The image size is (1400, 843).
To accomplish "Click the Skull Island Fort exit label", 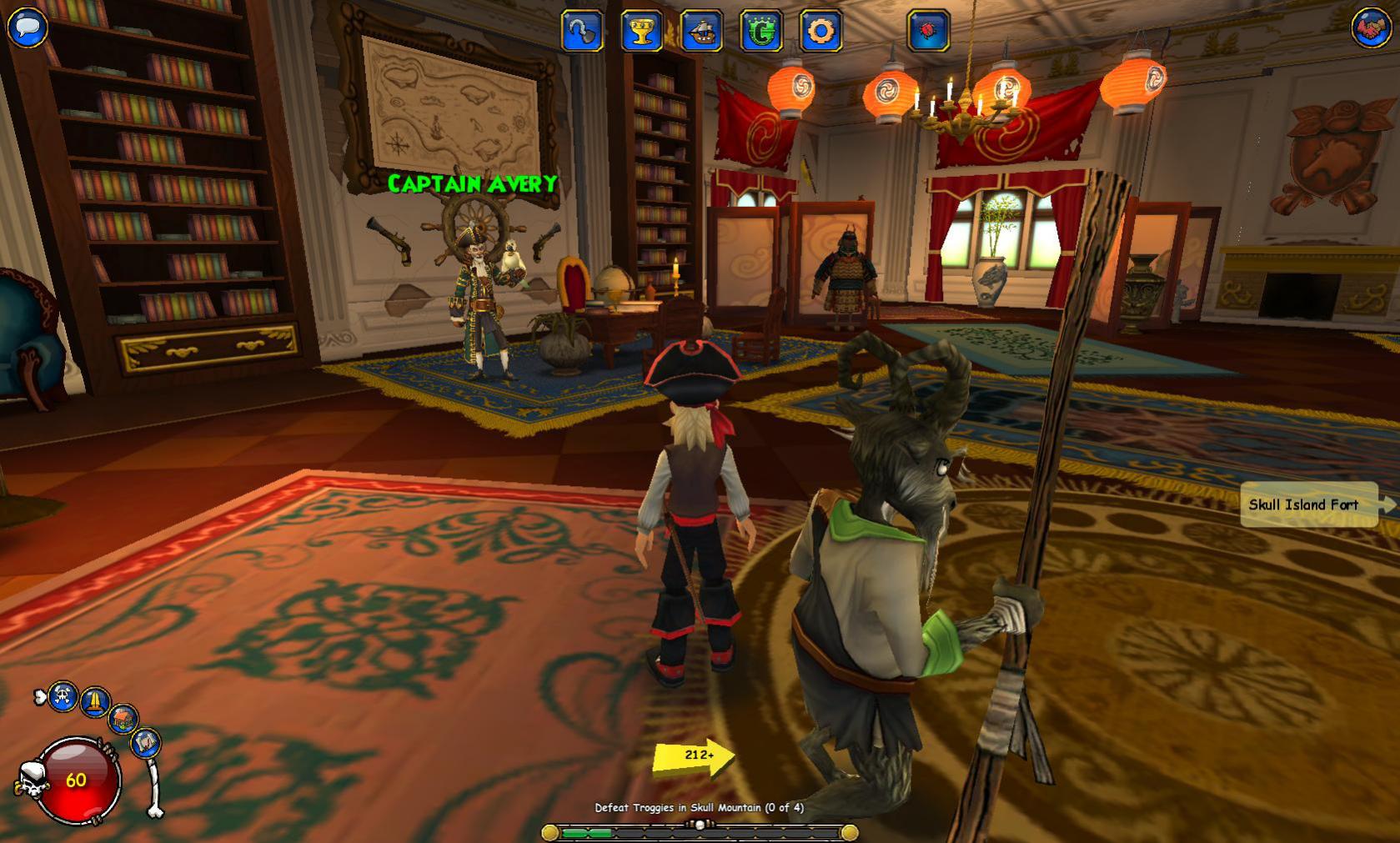I will [x=1307, y=504].
